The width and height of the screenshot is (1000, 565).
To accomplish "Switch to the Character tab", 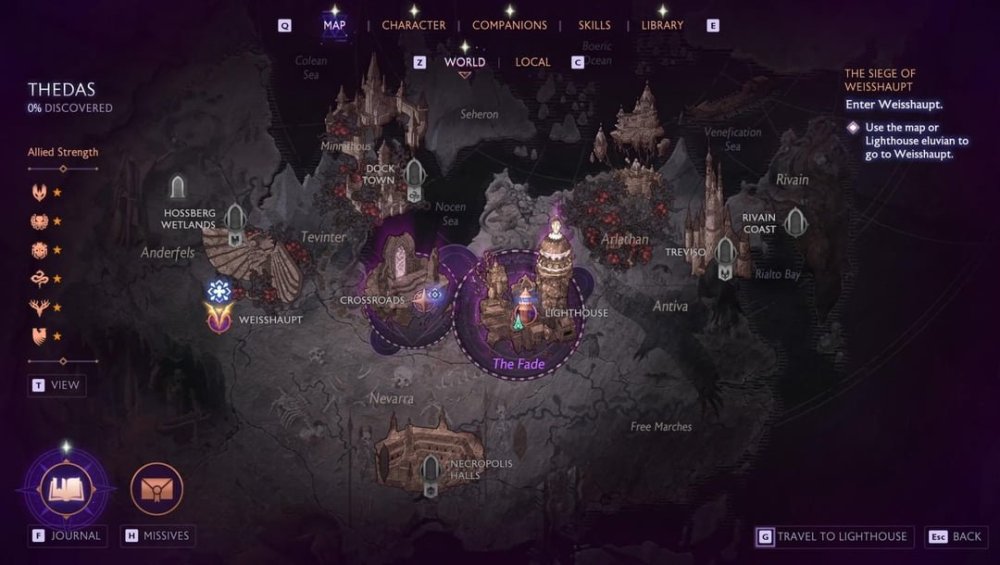I will click(413, 25).
